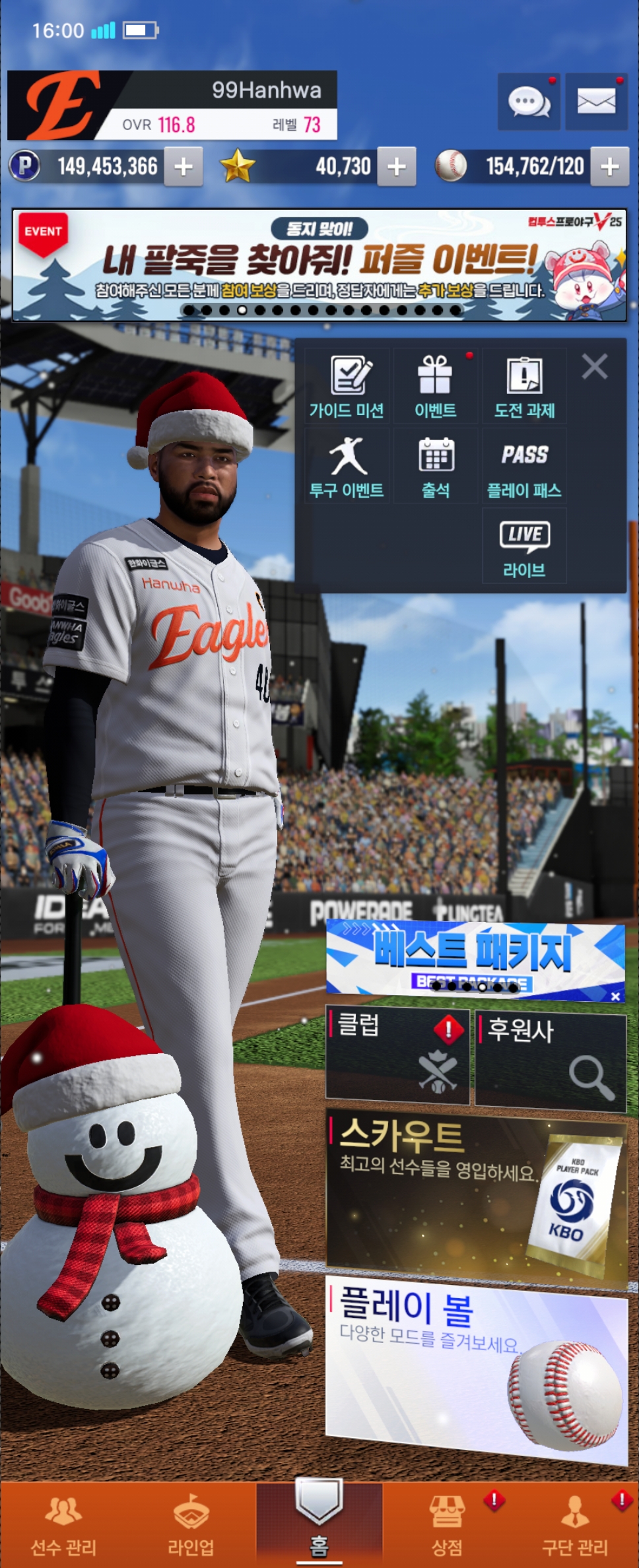Viewport: 639px width, 1568px height.
Task: Open 도전 과제 challenges
Action: click(x=524, y=387)
